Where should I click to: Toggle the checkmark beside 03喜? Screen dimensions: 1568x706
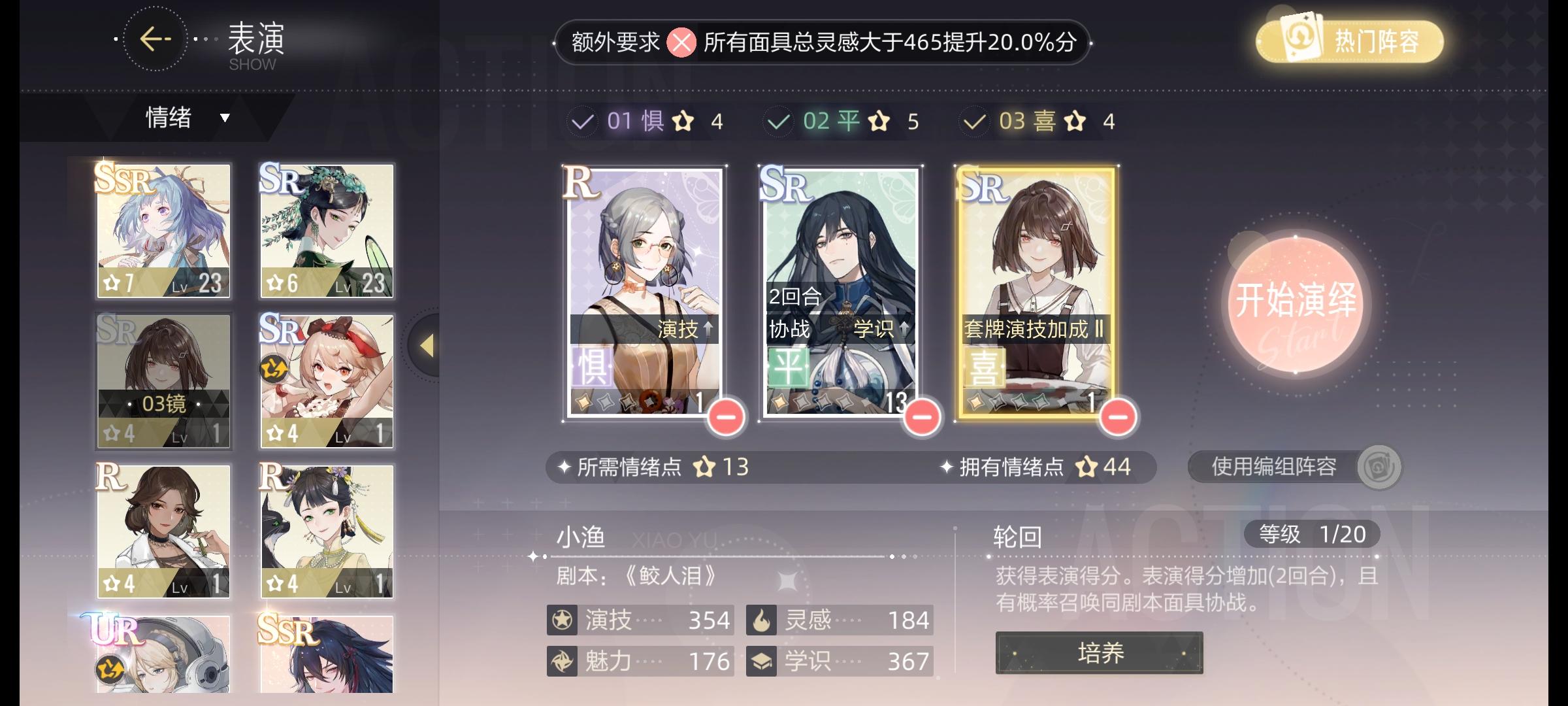point(973,120)
